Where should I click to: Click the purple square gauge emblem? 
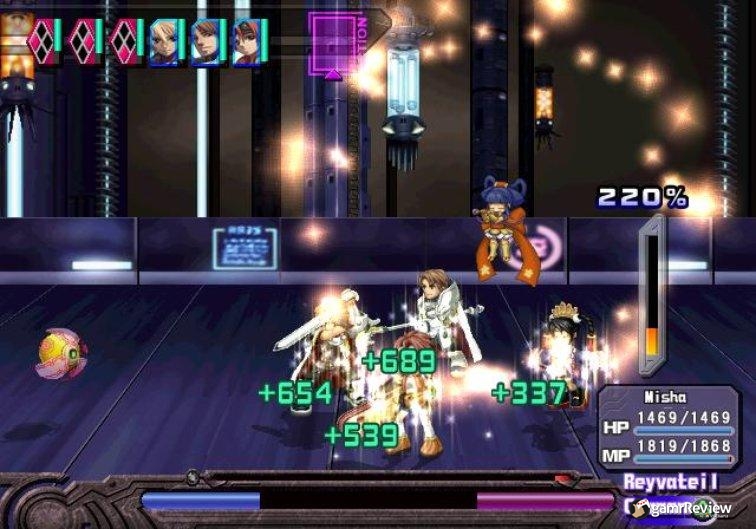click(332, 42)
